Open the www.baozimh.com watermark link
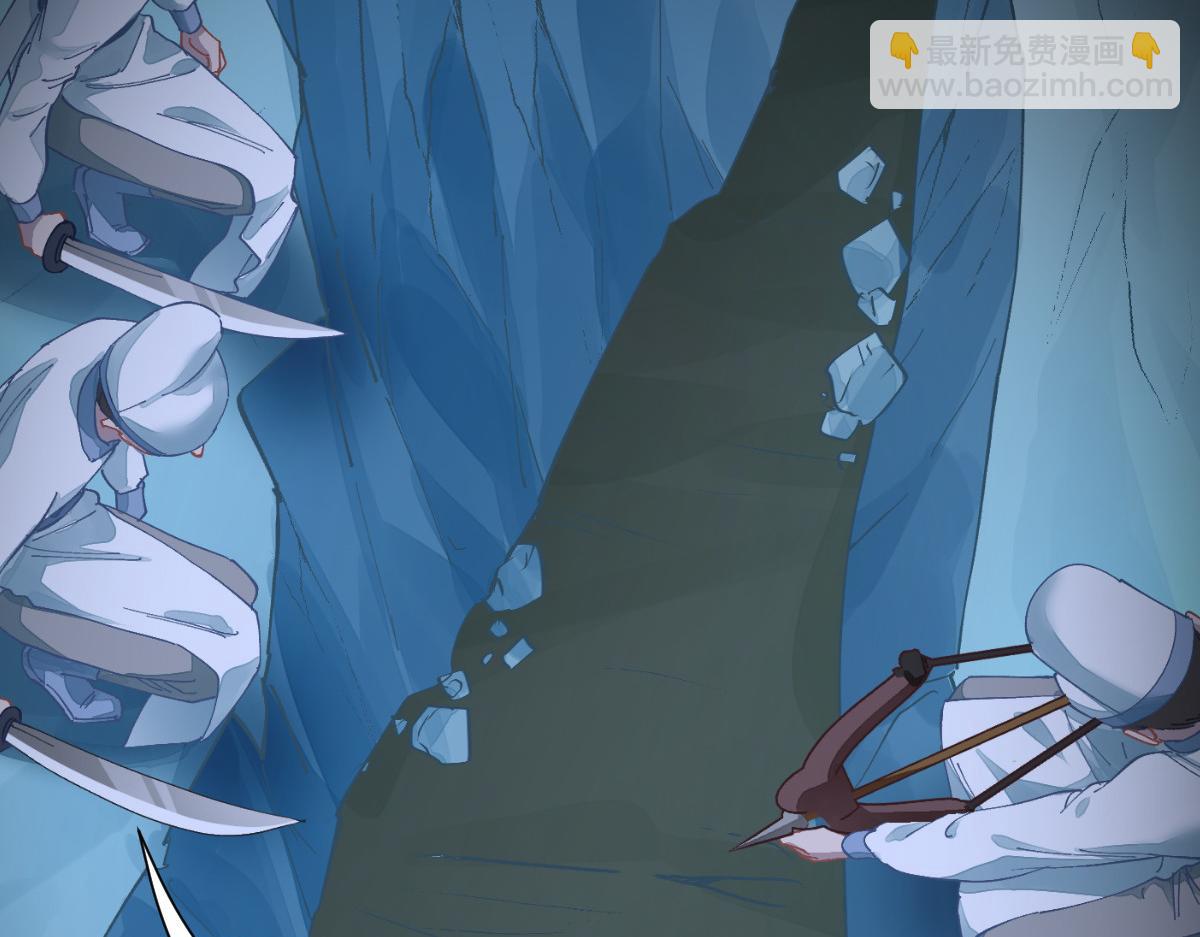This screenshot has height=937, width=1200. (x=1024, y=86)
